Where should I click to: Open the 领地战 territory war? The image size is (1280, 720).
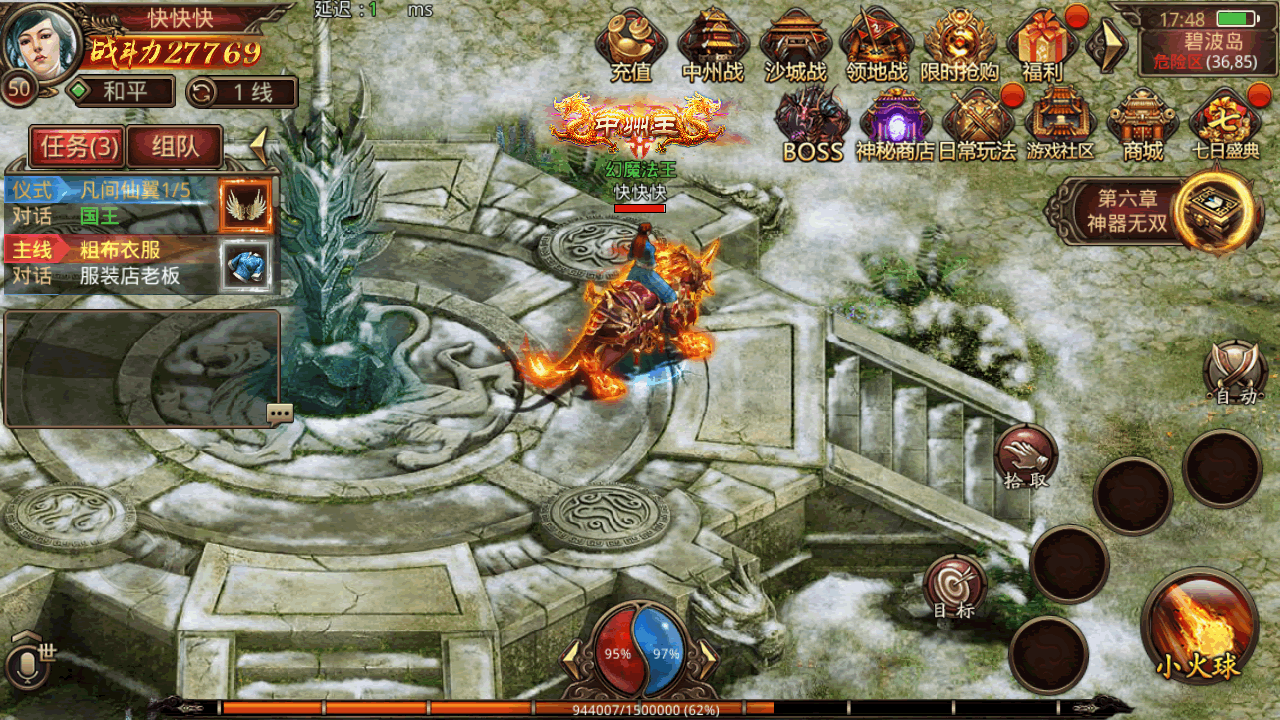pyautogui.click(x=877, y=43)
